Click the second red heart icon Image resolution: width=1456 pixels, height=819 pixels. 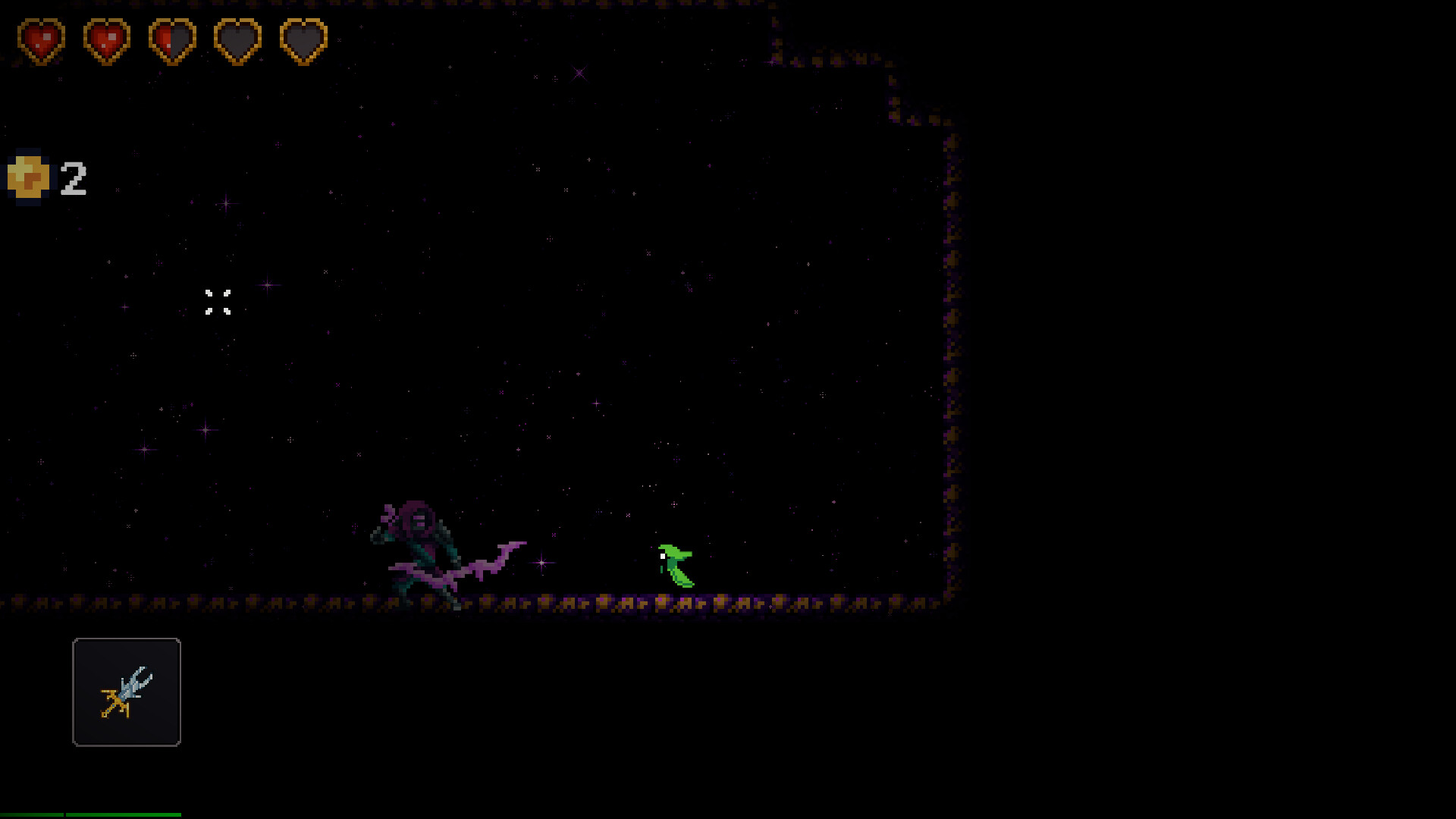point(106,39)
